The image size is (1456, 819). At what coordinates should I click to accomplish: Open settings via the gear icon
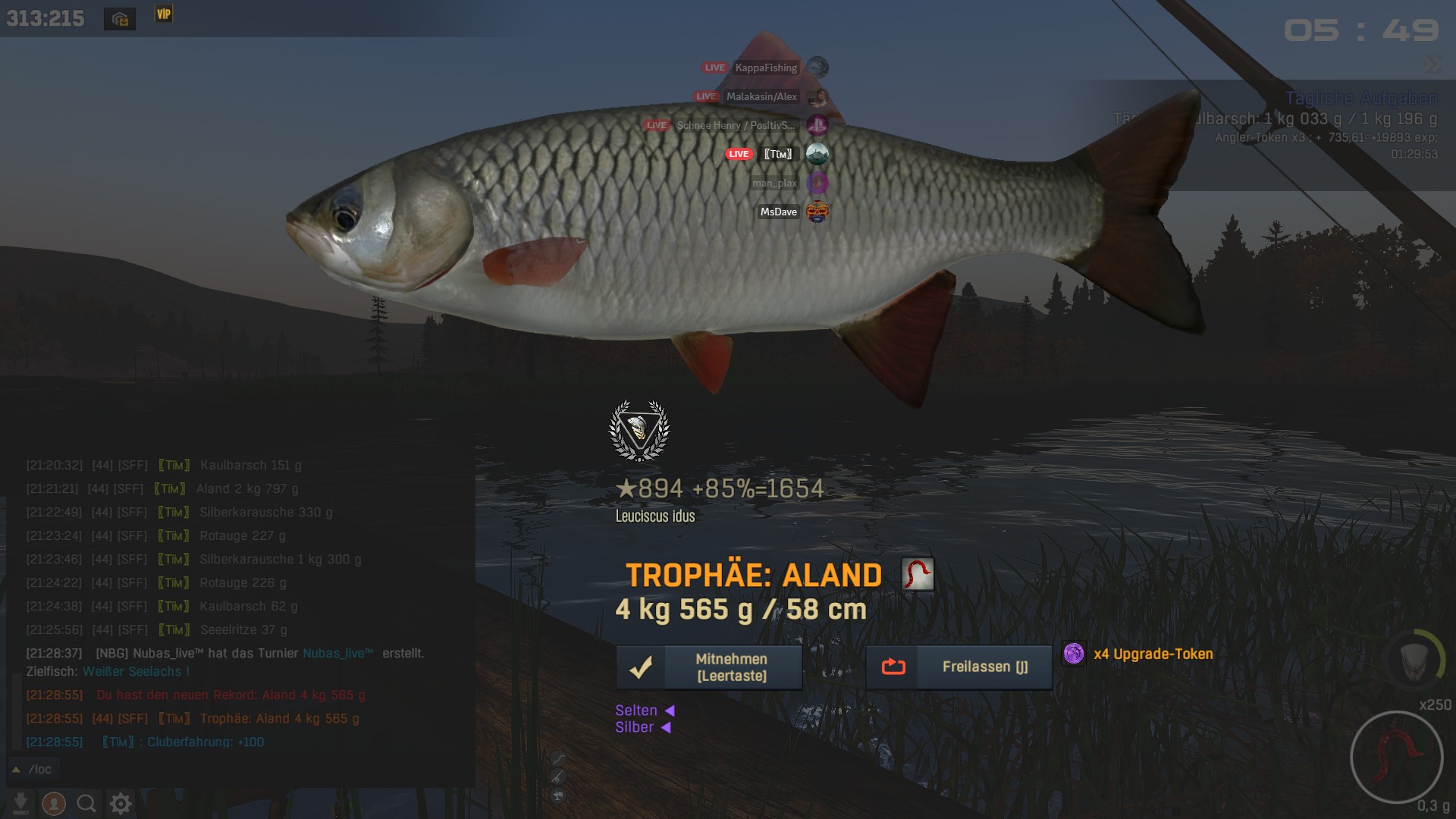tap(121, 803)
